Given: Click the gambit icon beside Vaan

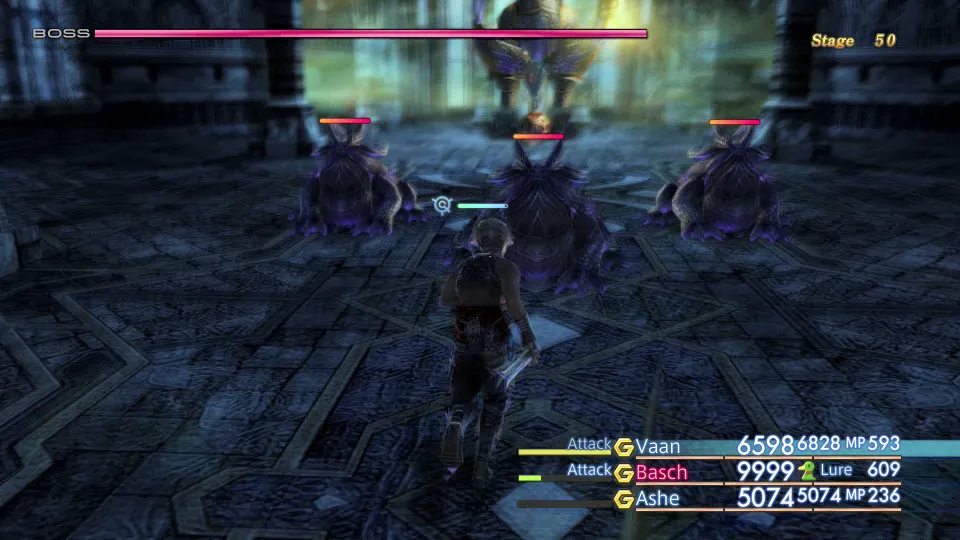Looking at the screenshot, I should 624,447.
